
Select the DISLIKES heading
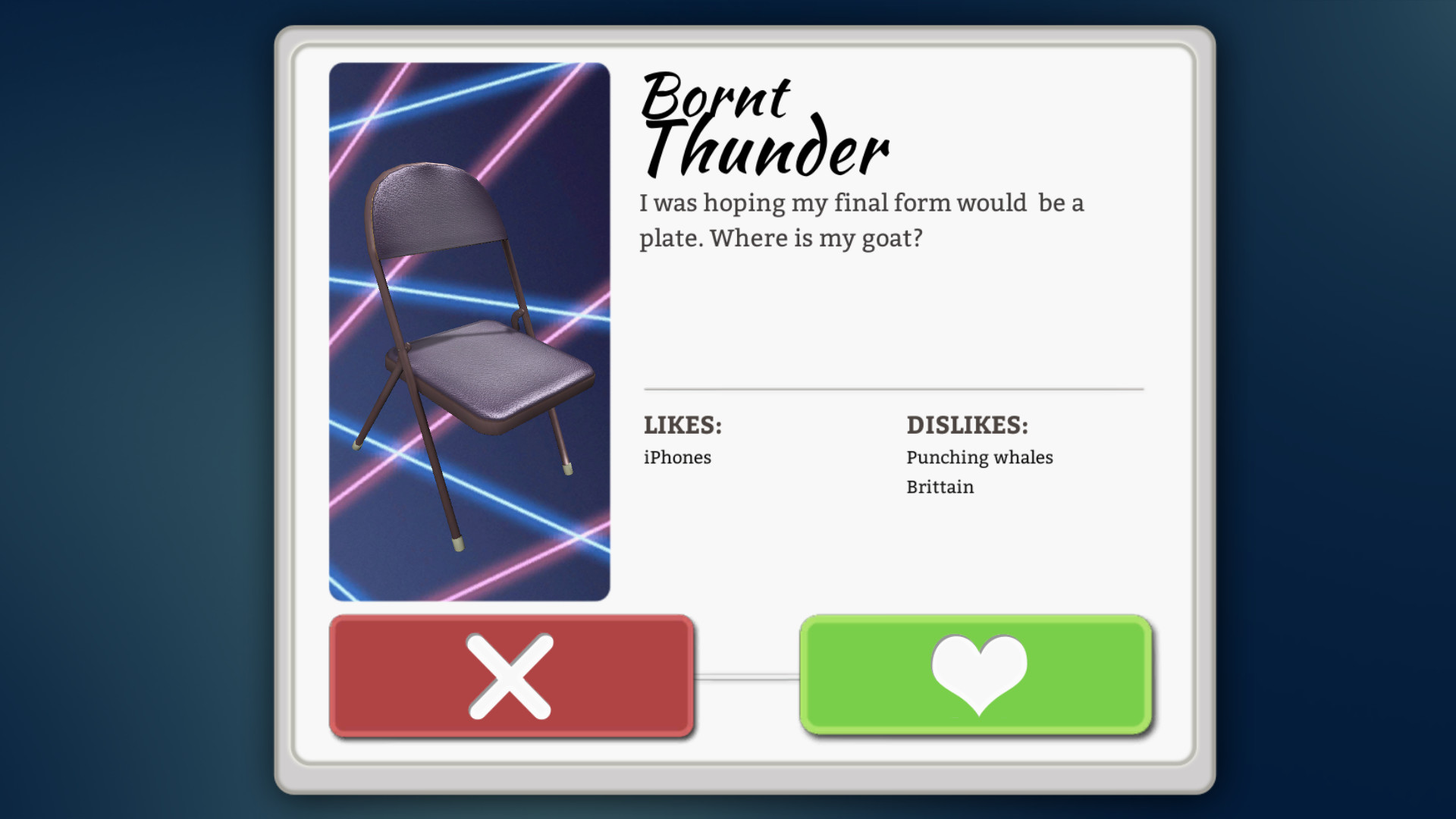pyautogui.click(x=967, y=425)
